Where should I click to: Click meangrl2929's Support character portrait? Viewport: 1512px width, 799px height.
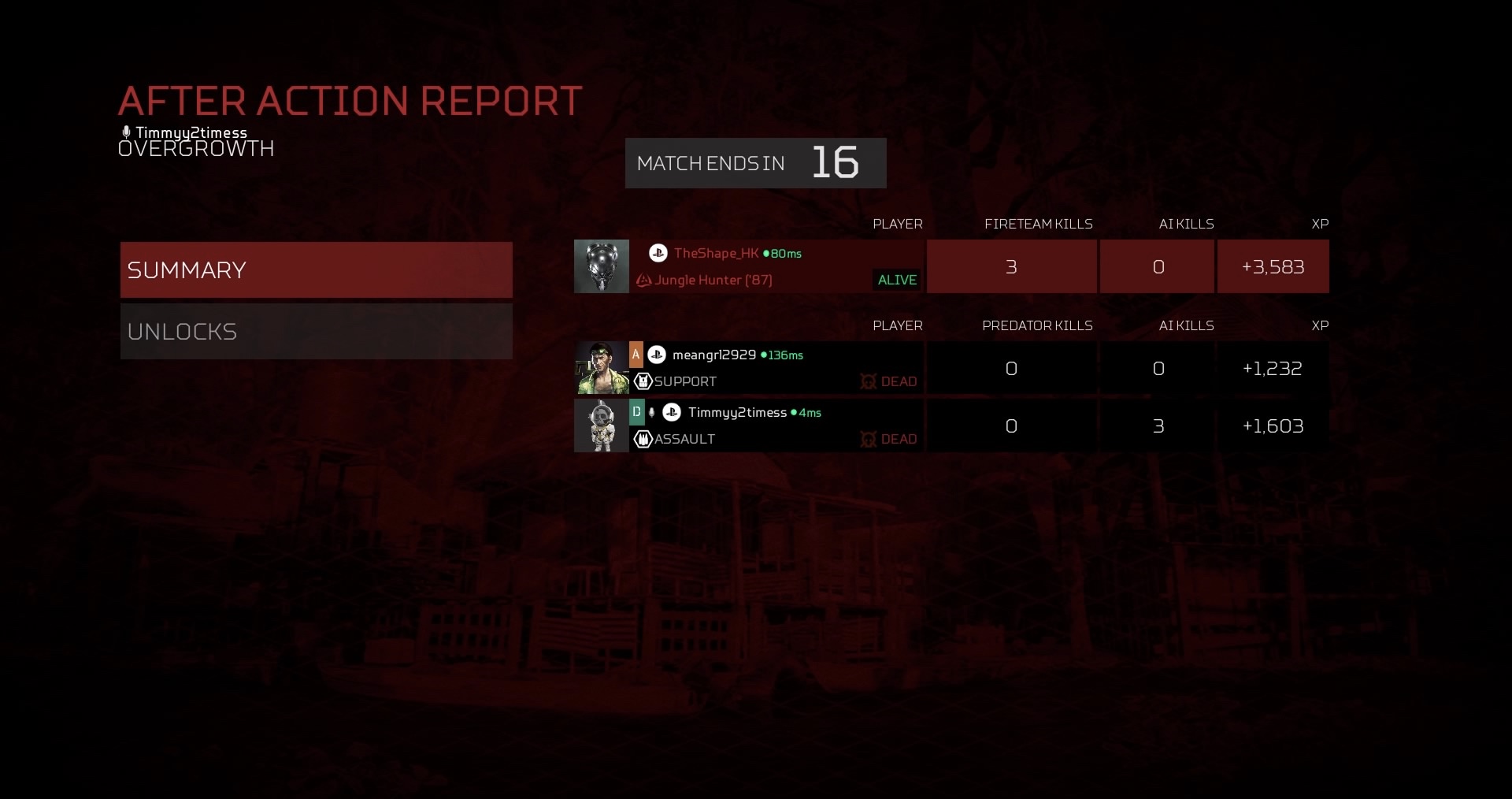(x=602, y=368)
